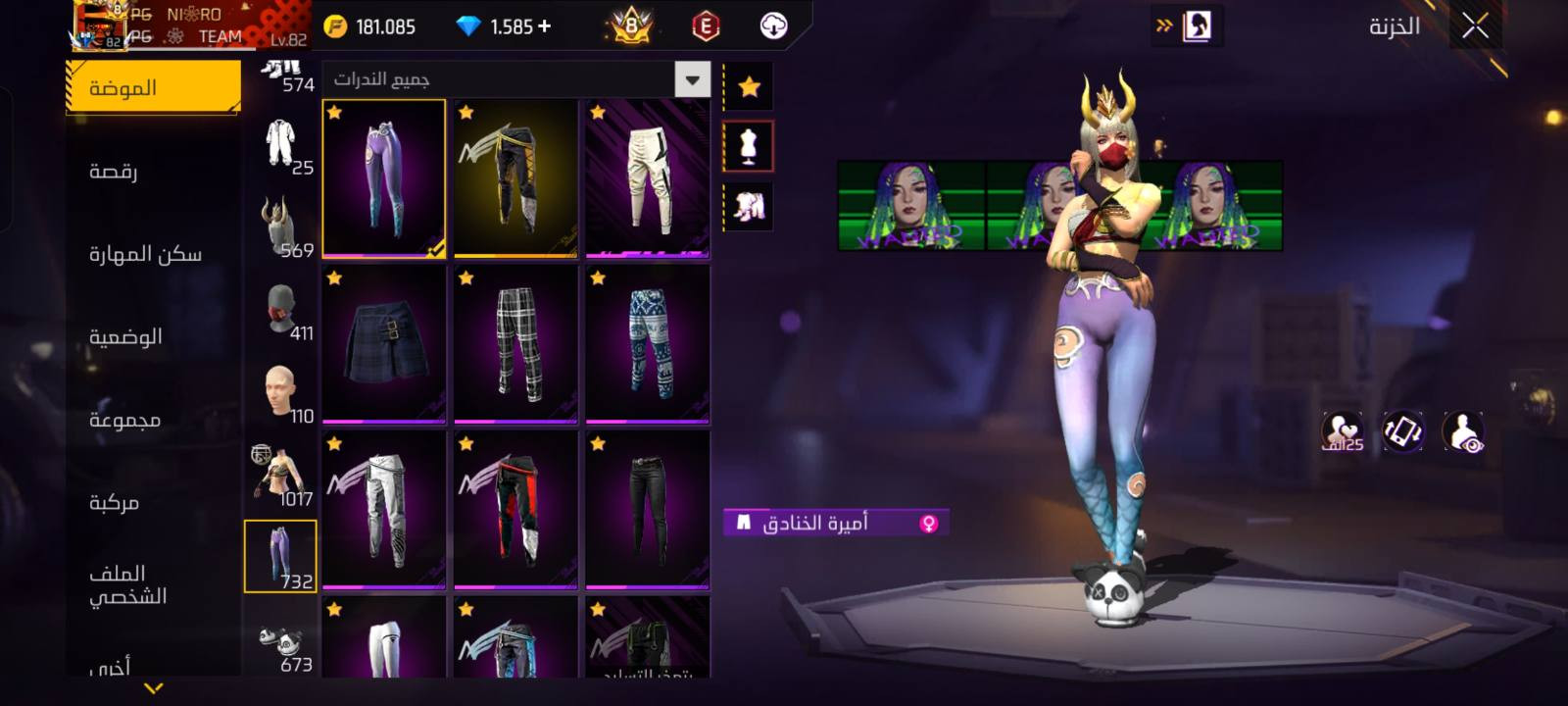The height and width of the screenshot is (706, 1568).
Task: Add diamonds with the plus button
Action: click(x=545, y=26)
